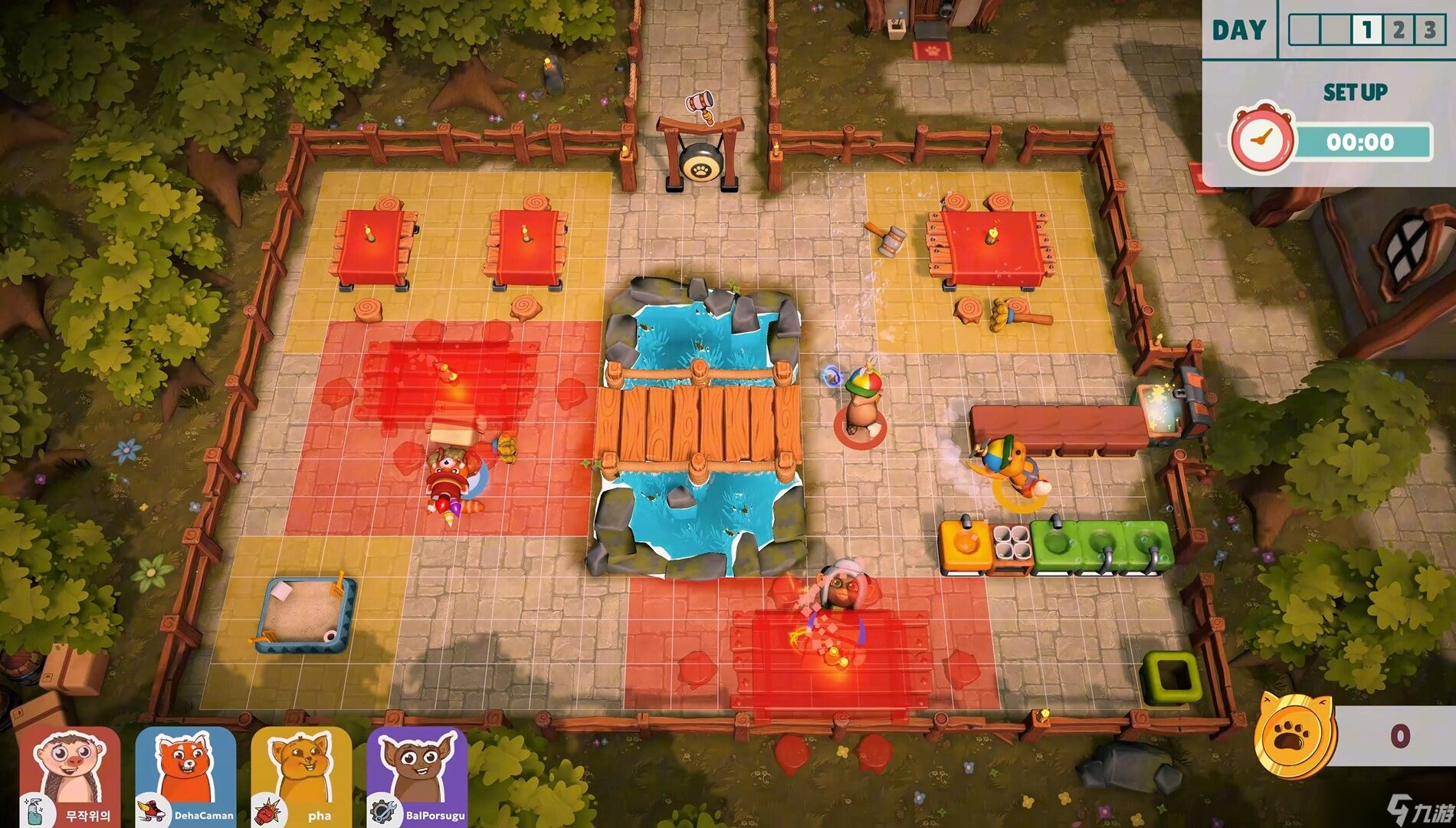Click the winged roller skate perk icon
The image size is (1456, 828).
click(151, 811)
